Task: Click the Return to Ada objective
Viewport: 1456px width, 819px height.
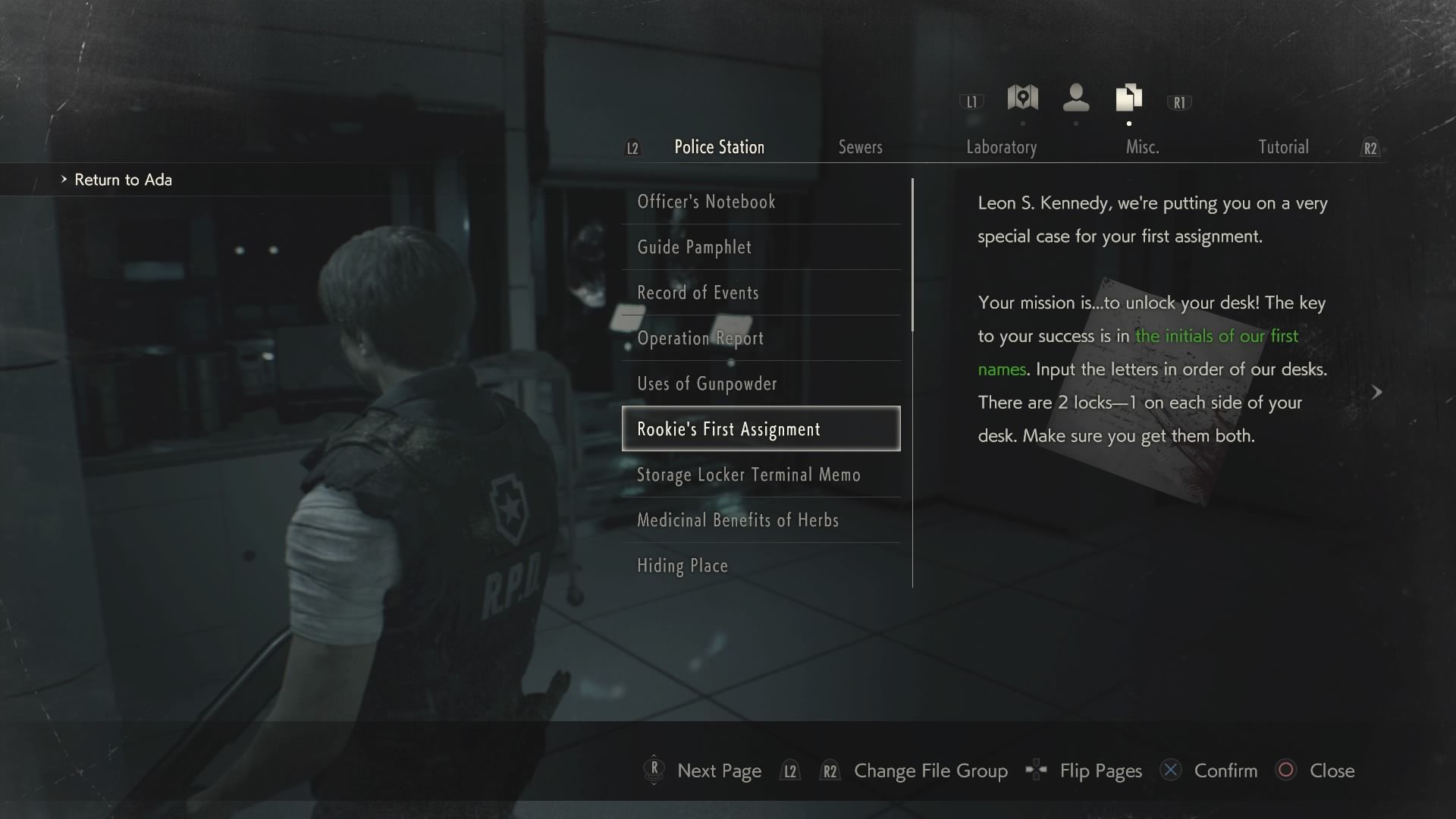Action: 123,180
